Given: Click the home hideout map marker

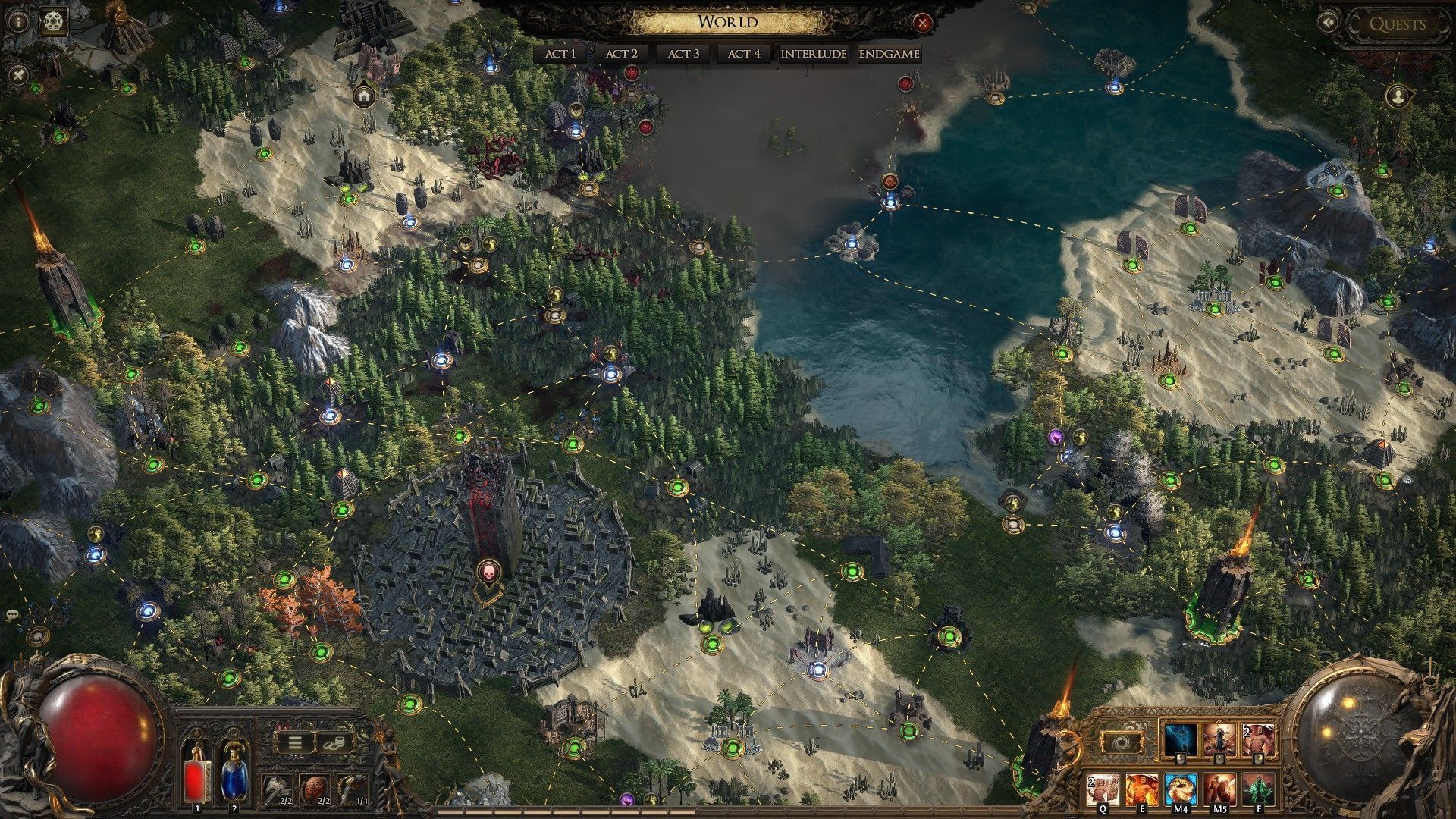Looking at the screenshot, I should [364, 96].
